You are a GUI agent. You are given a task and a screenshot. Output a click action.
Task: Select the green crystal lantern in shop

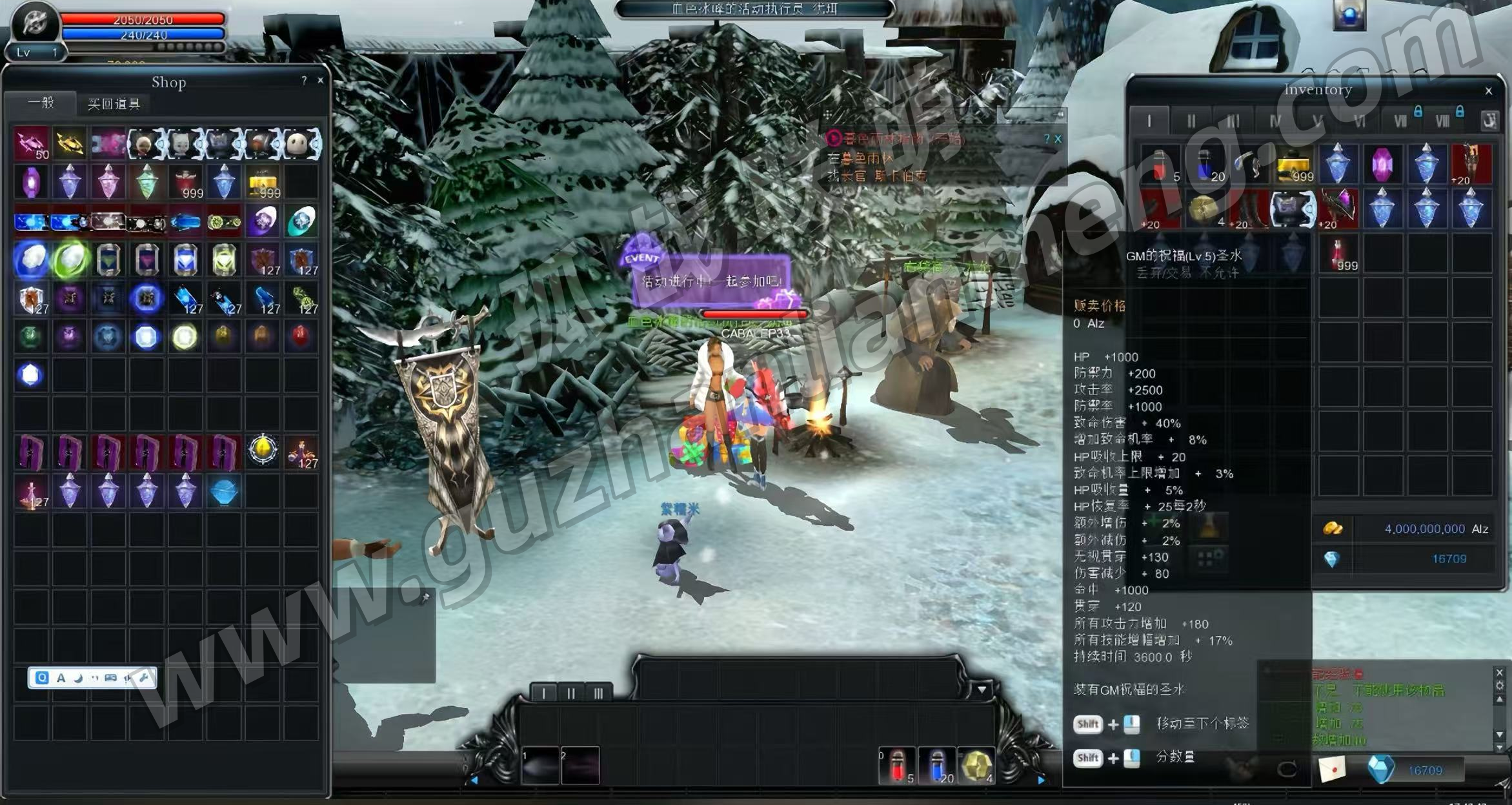click(146, 182)
